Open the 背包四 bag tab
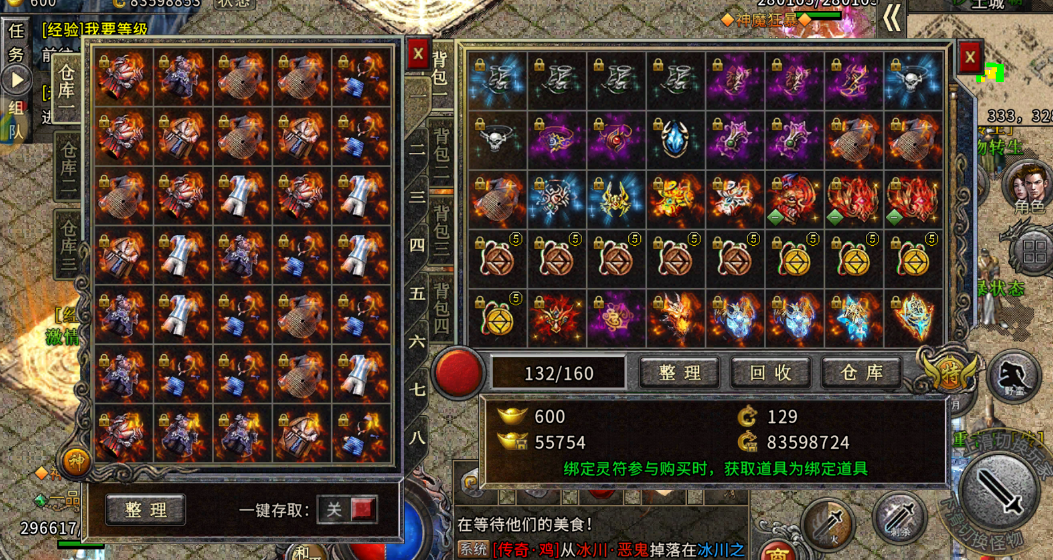Screen dimensions: 1053x560 coord(441,309)
